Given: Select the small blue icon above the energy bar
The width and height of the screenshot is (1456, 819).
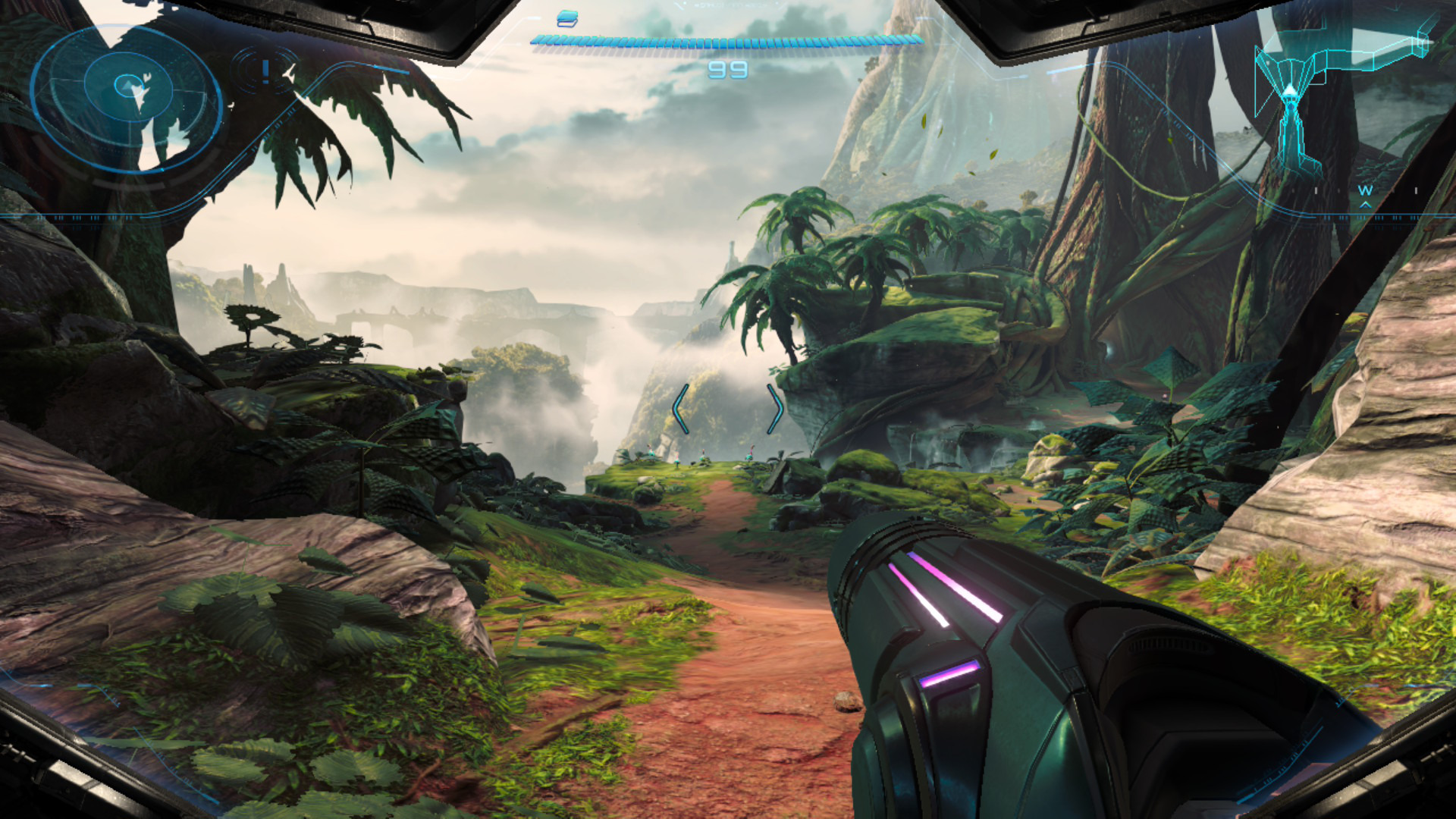Looking at the screenshot, I should [x=567, y=19].
